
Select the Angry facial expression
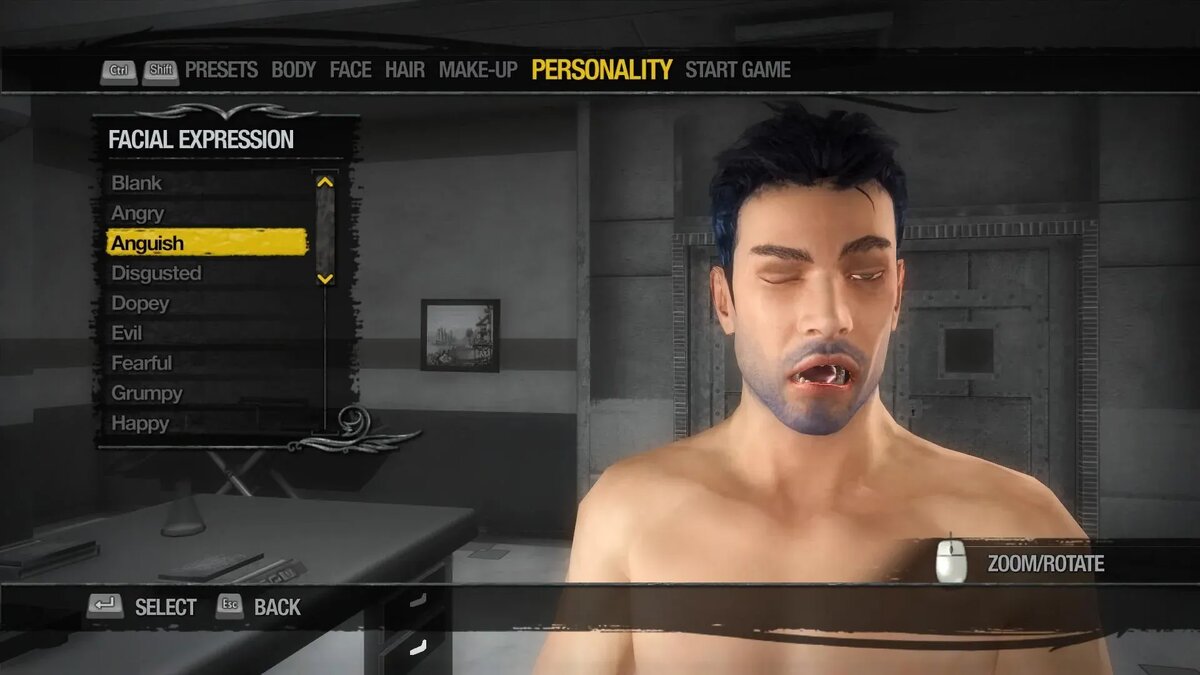(x=138, y=213)
